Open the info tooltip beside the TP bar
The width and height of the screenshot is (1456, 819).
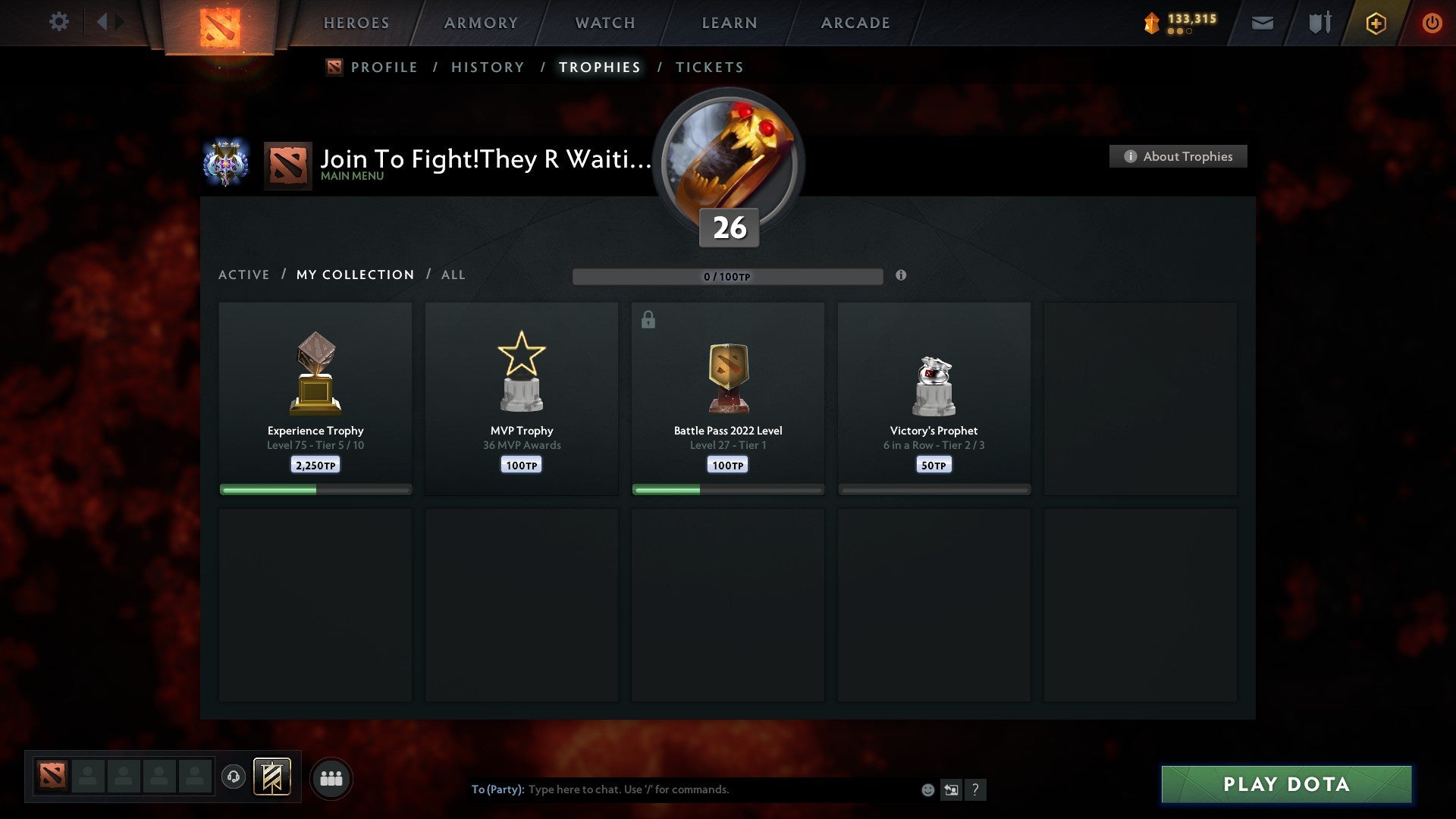tap(901, 276)
